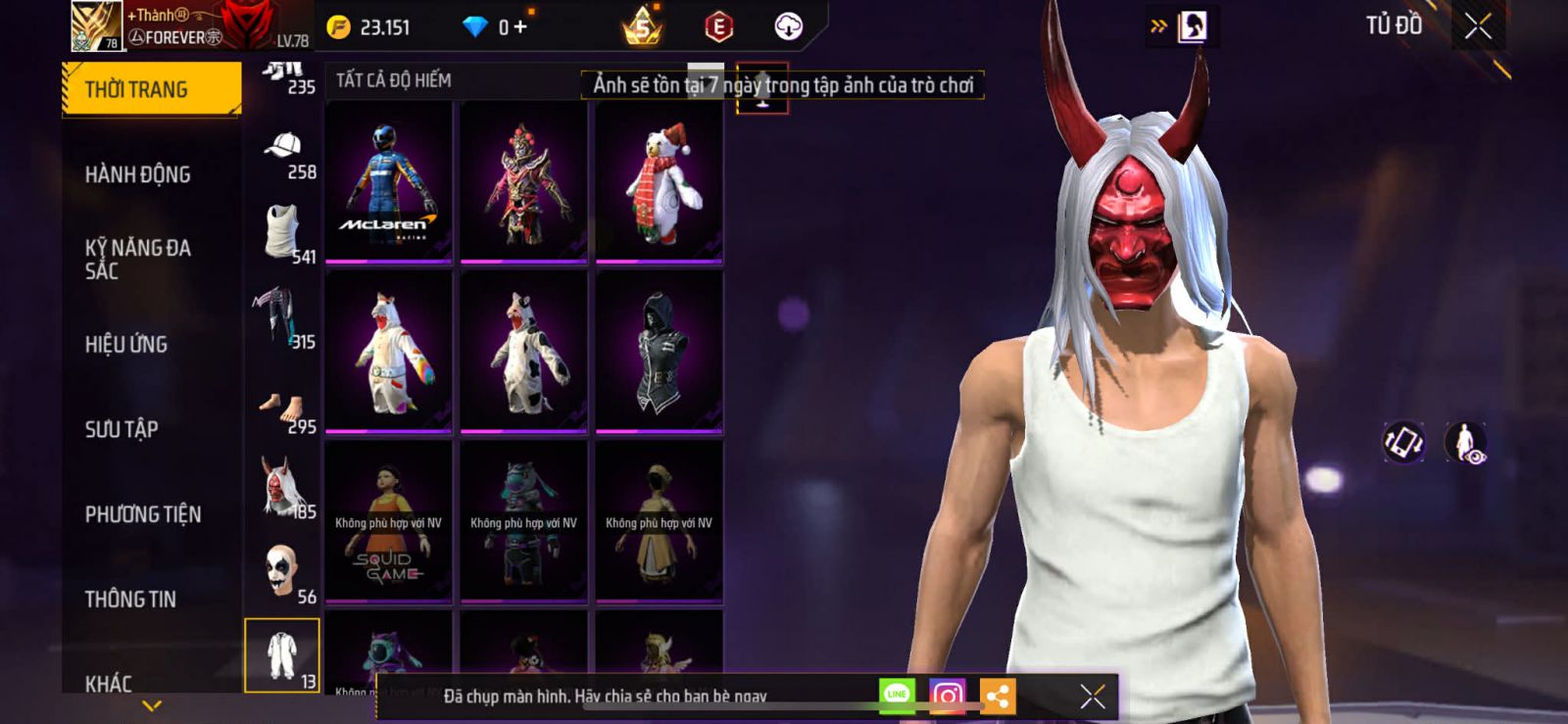1568x724 pixels.
Task: Share the screenshot via LINE
Action: pyautogui.click(x=897, y=695)
